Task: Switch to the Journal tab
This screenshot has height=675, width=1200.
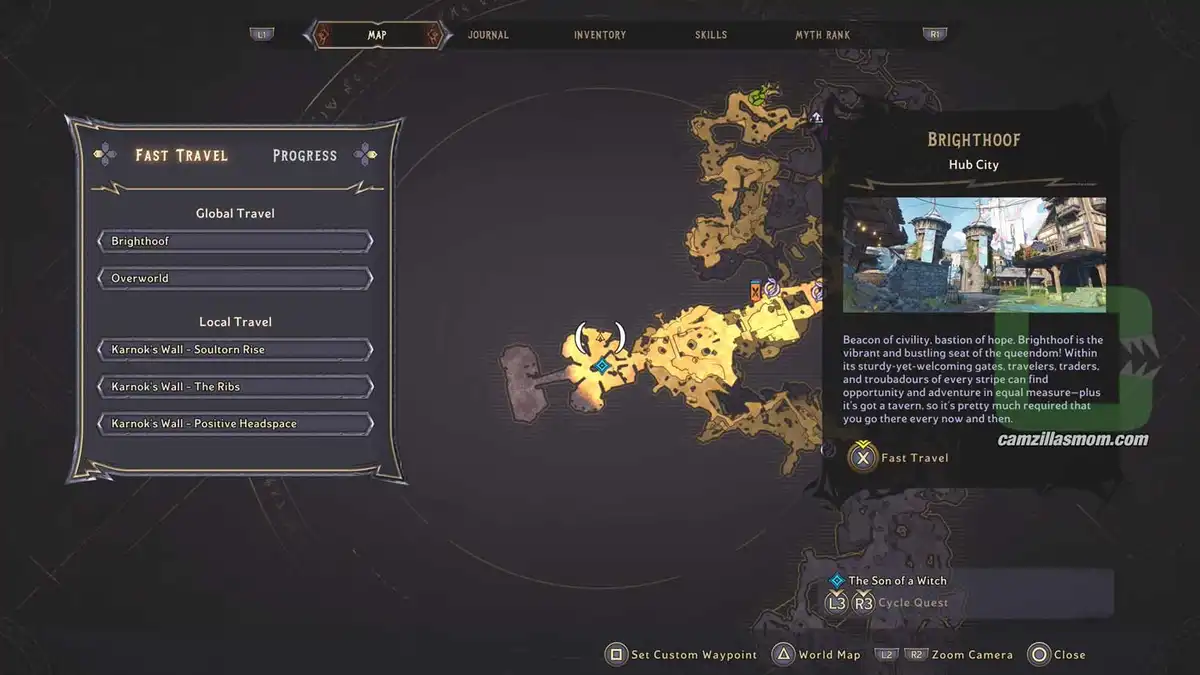Action: click(488, 35)
